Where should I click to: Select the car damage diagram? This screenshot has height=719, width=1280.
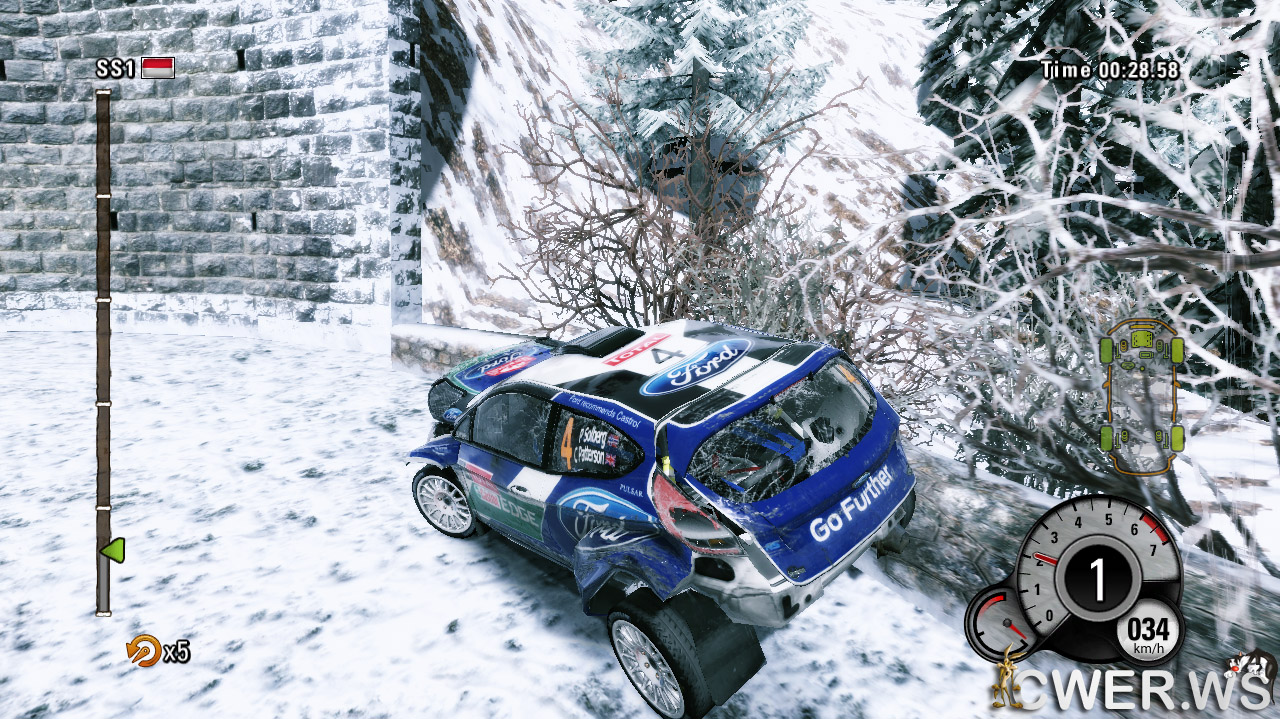tap(1141, 395)
